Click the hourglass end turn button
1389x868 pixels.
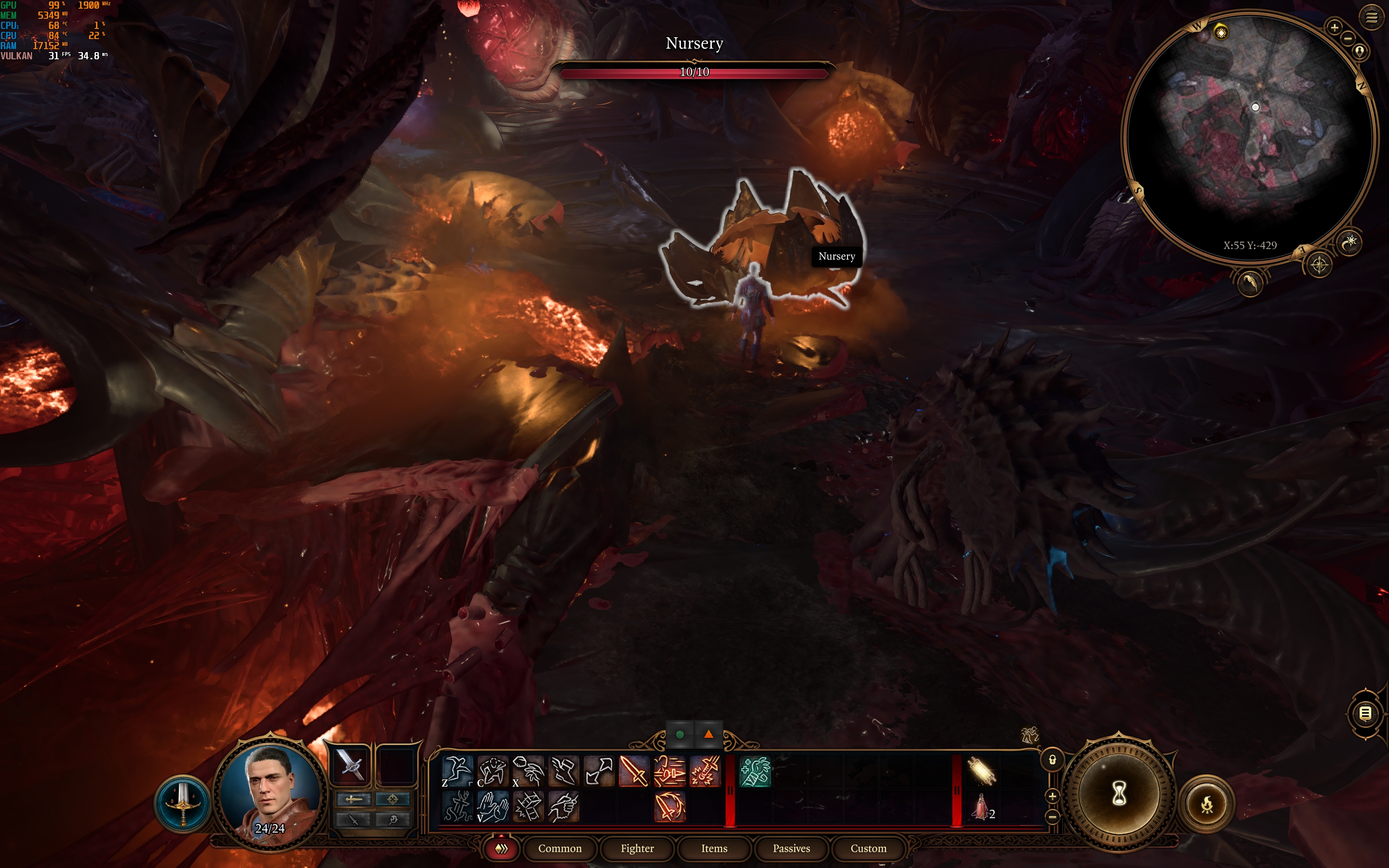1118,794
